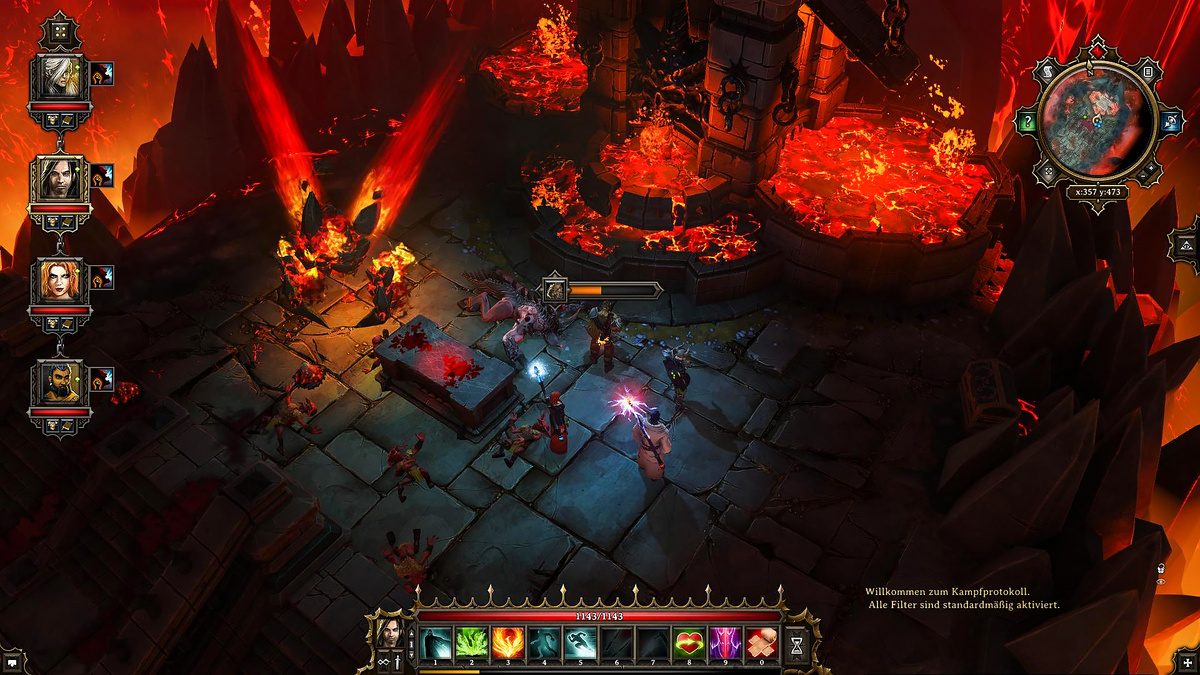Click the red diamond atop the minimap
1200x675 pixels.
[x=1098, y=49]
